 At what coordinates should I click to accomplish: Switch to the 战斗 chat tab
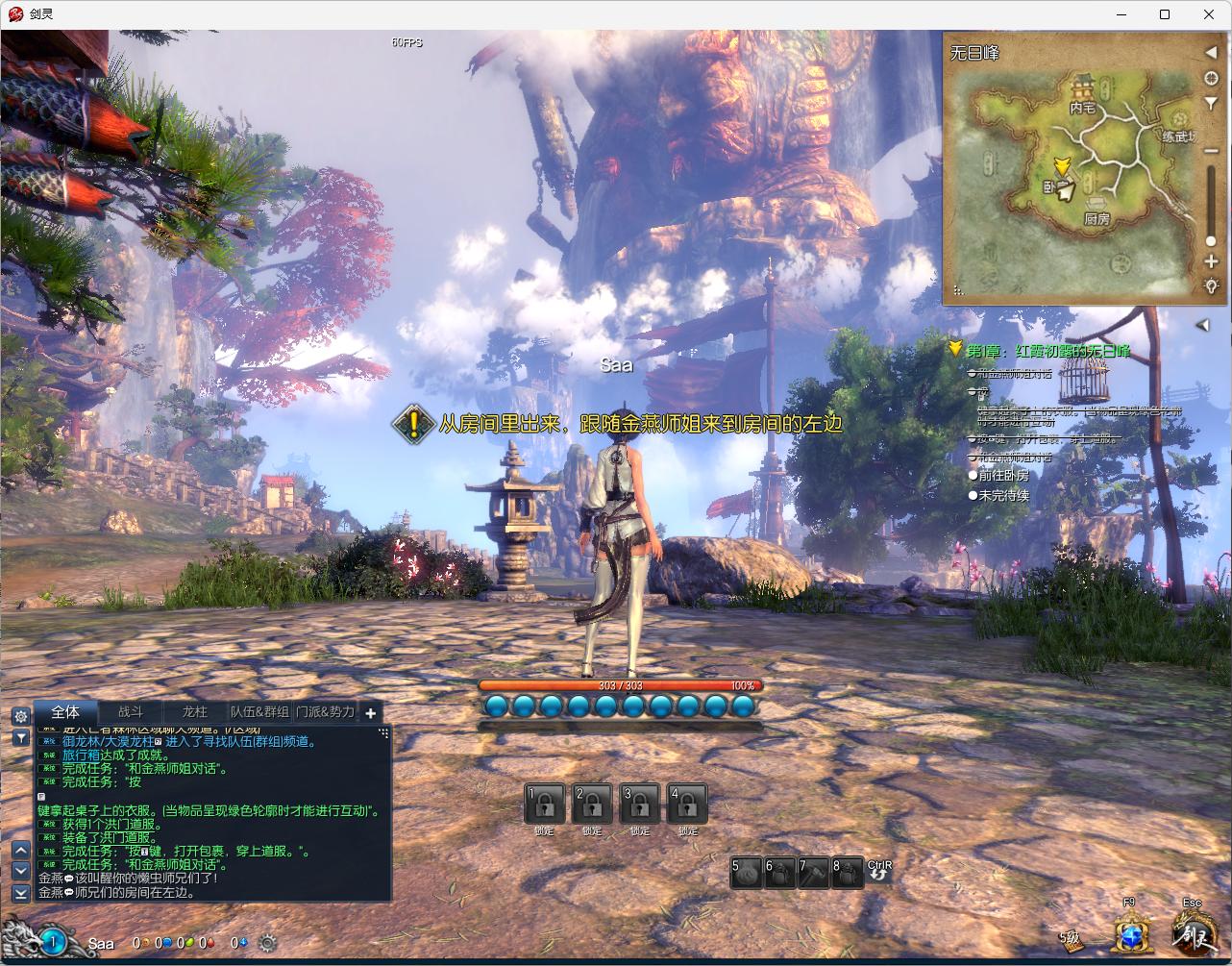click(x=131, y=712)
